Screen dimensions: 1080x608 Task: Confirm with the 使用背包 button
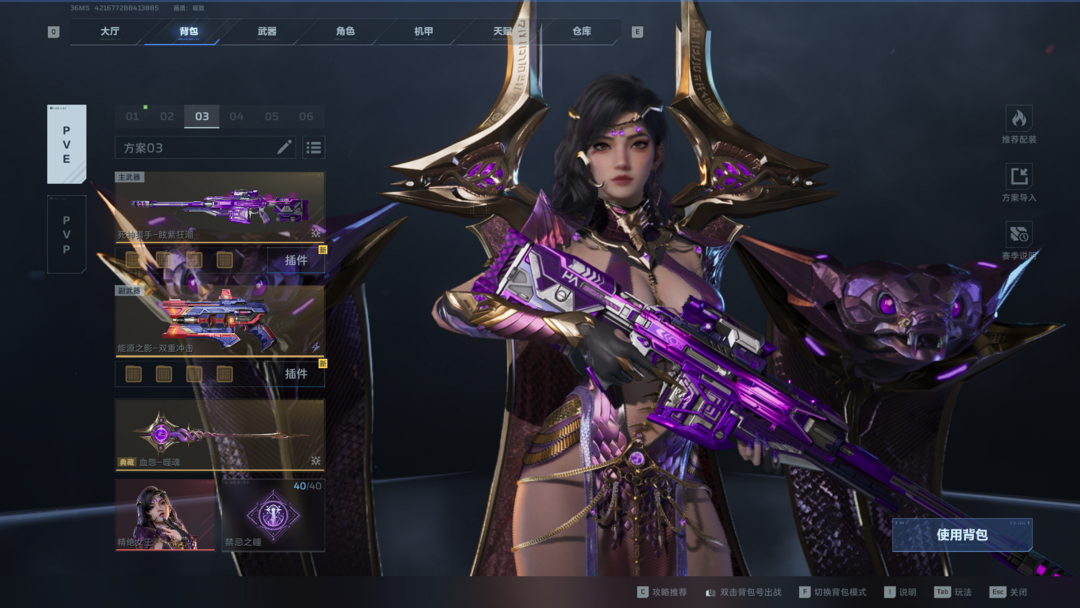(x=962, y=535)
